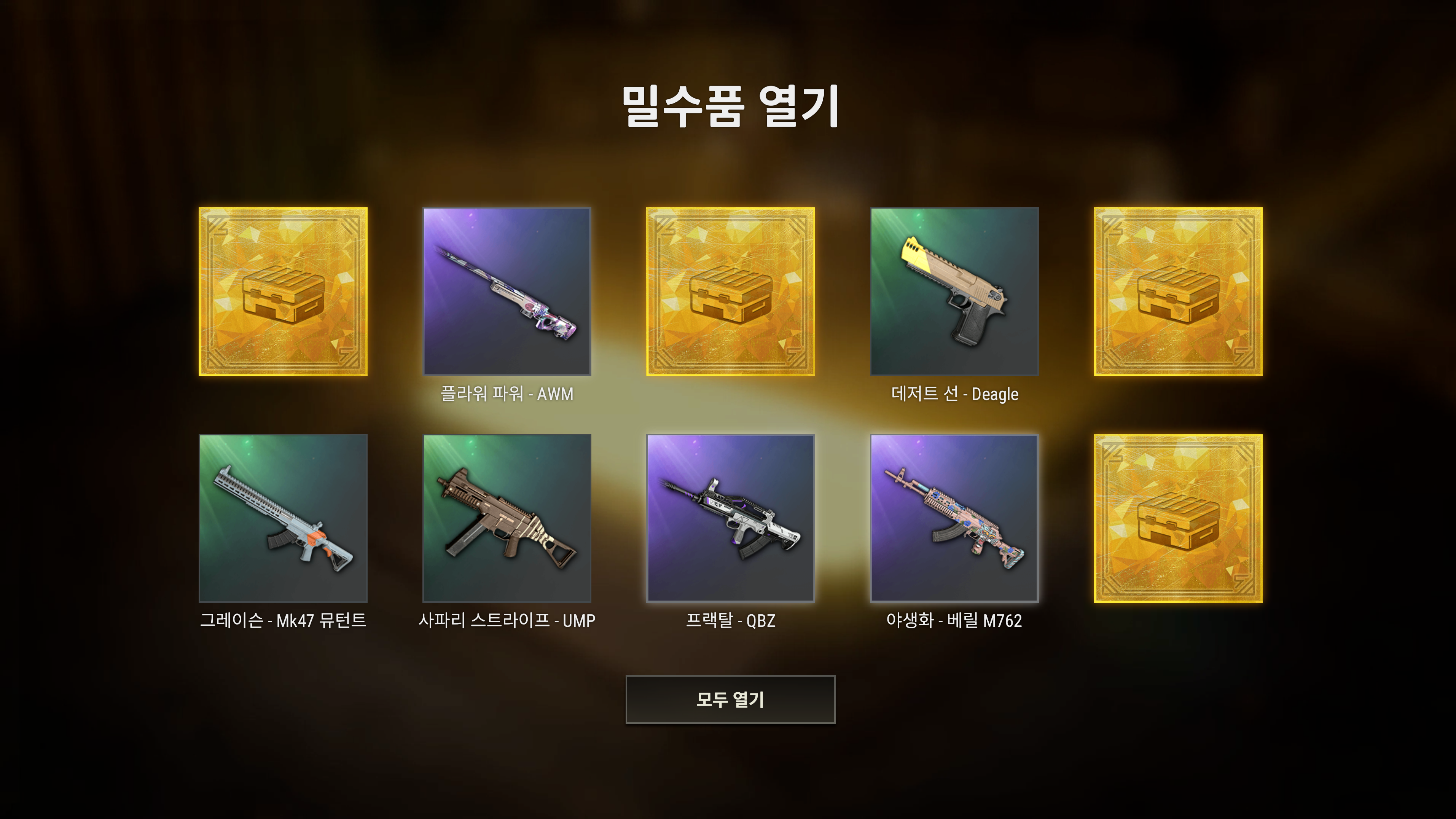Select the 그레이슨 Mk47 뮤턴트 skin card
This screenshot has height=819, width=1456.
(x=283, y=518)
